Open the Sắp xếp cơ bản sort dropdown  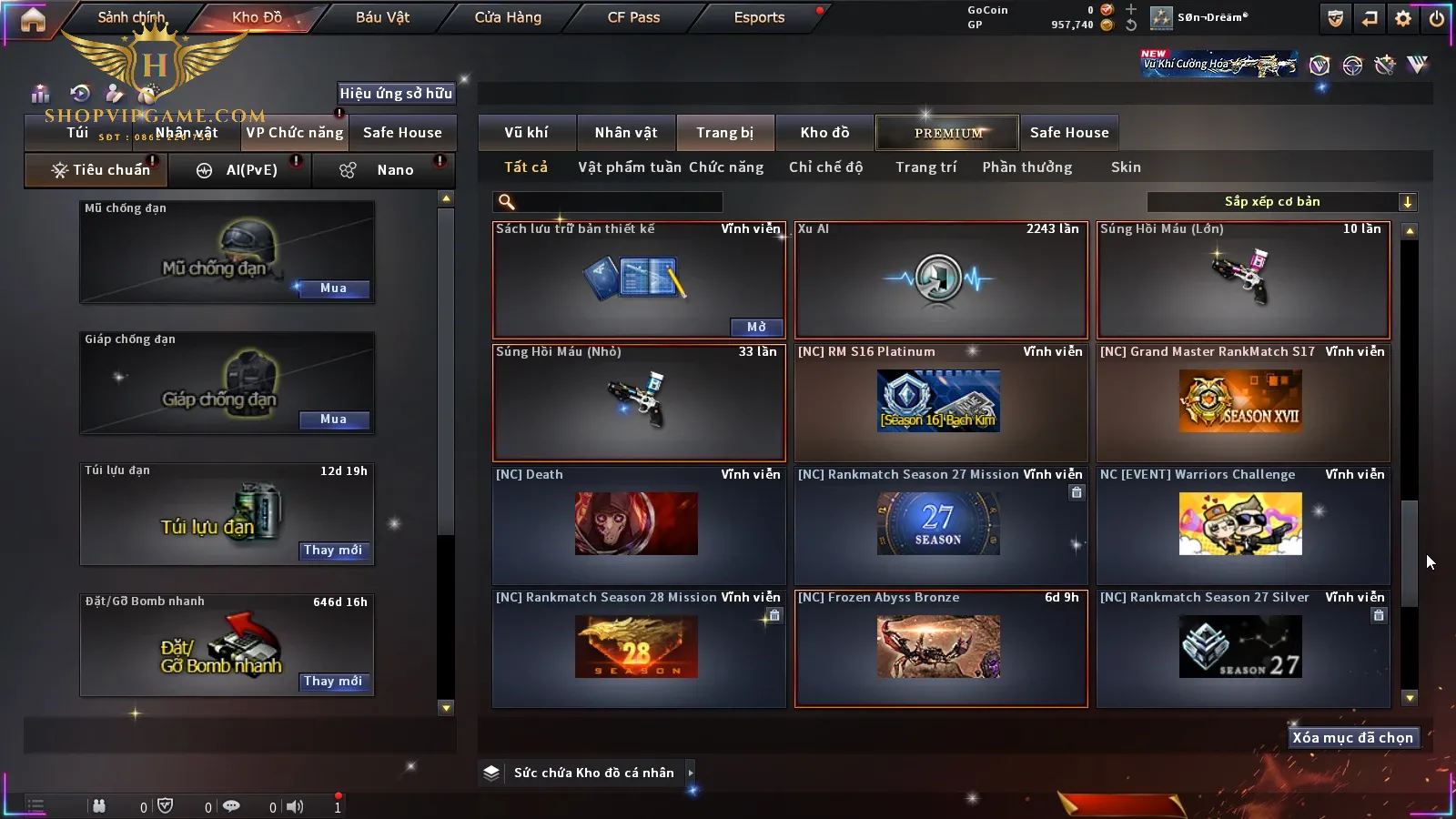point(1281,202)
